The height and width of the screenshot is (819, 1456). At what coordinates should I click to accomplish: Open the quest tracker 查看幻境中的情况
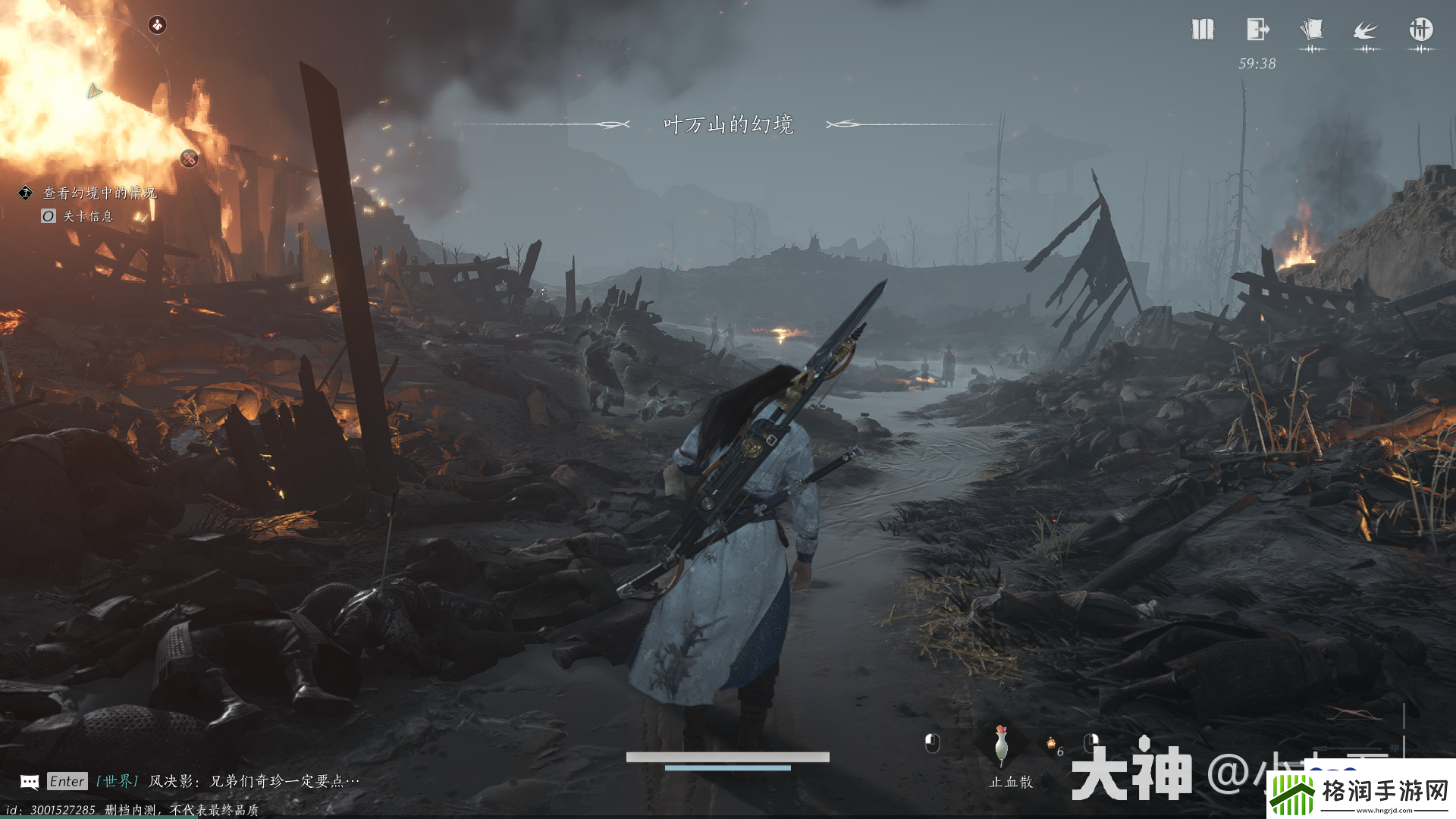pyautogui.click(x=99, y=193)
